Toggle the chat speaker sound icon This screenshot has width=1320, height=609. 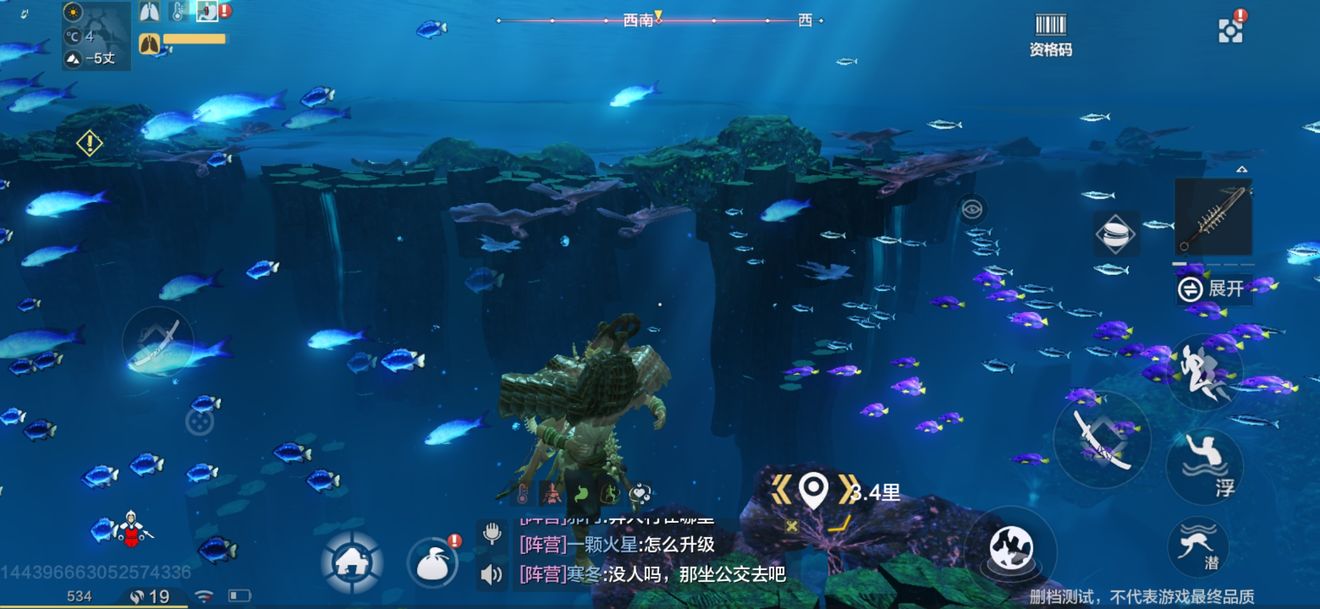coord(491,574)
